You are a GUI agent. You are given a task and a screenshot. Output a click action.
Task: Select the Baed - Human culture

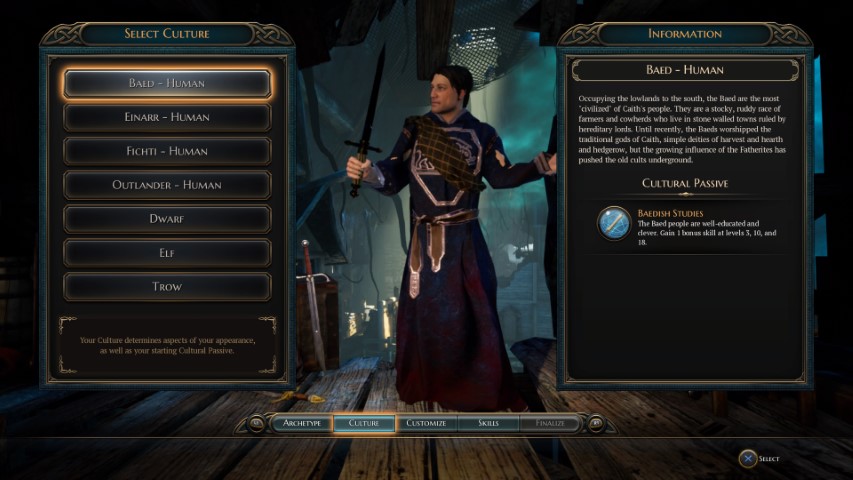click(x=167, y=83)
